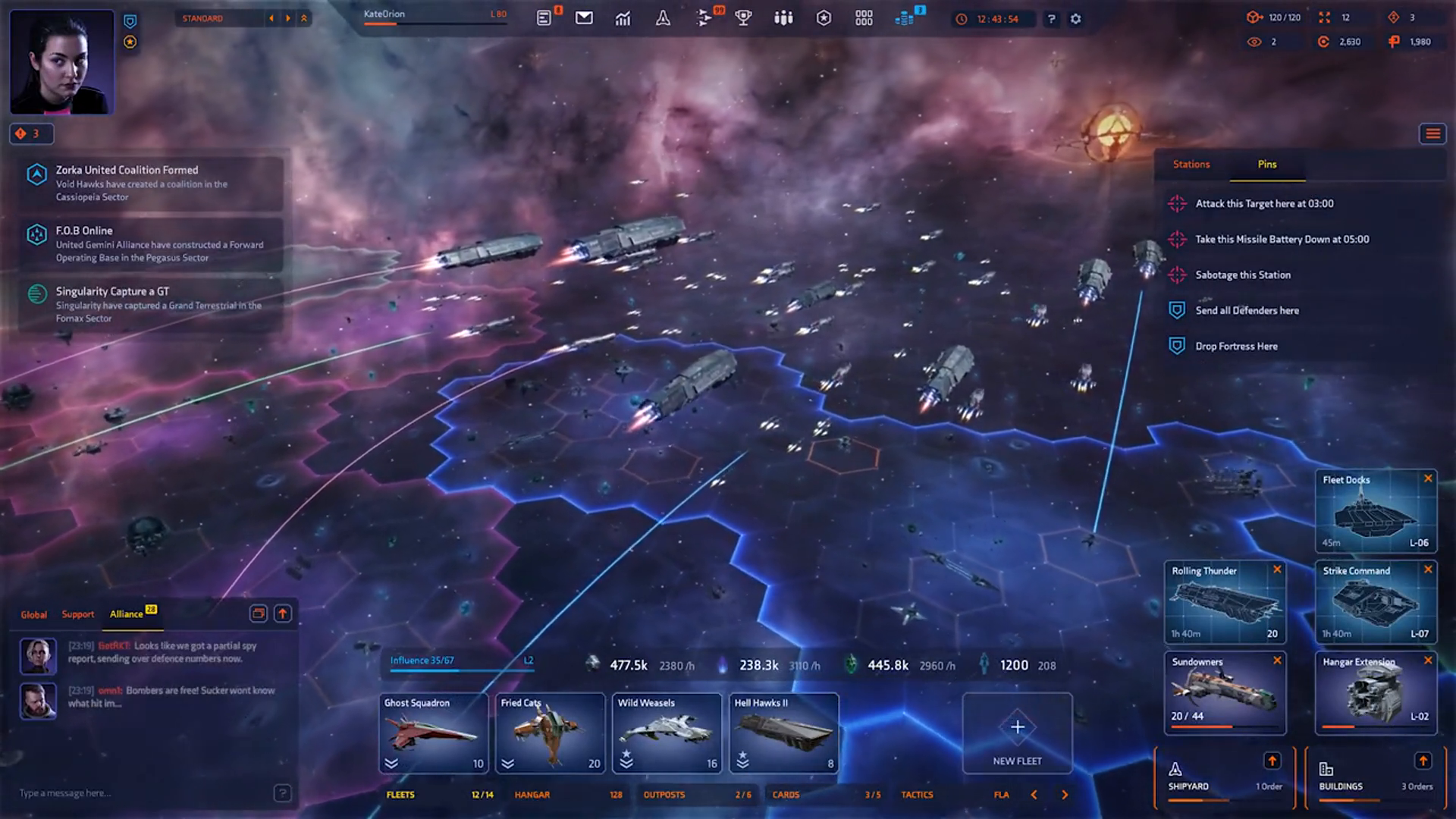The image size is (1456, 819).
Task: Switch to the Global chat tab
Action: pos(34,614)
